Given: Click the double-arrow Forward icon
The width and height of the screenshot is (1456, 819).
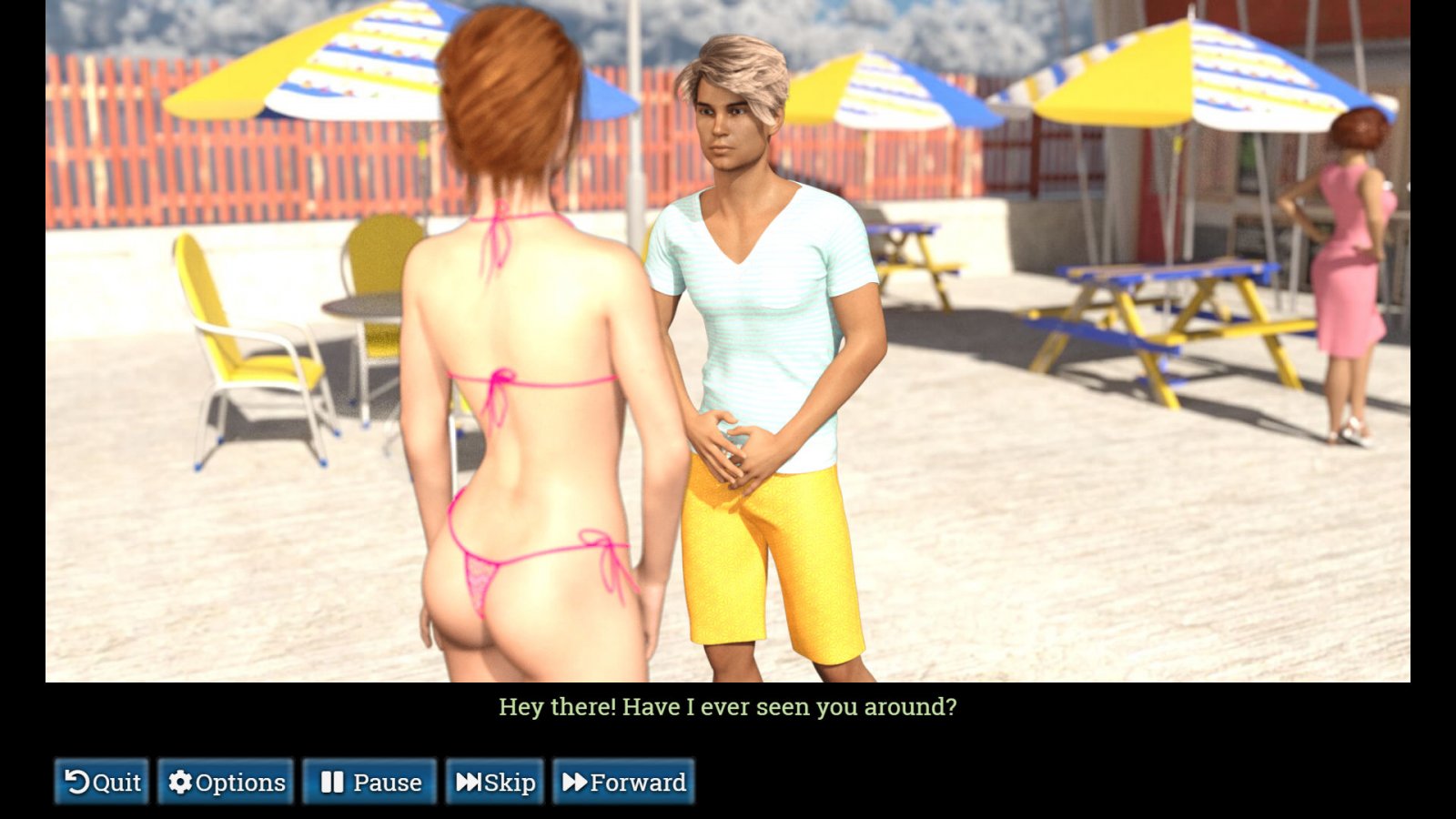Looking at the screenshot, I should click(577, 781).
